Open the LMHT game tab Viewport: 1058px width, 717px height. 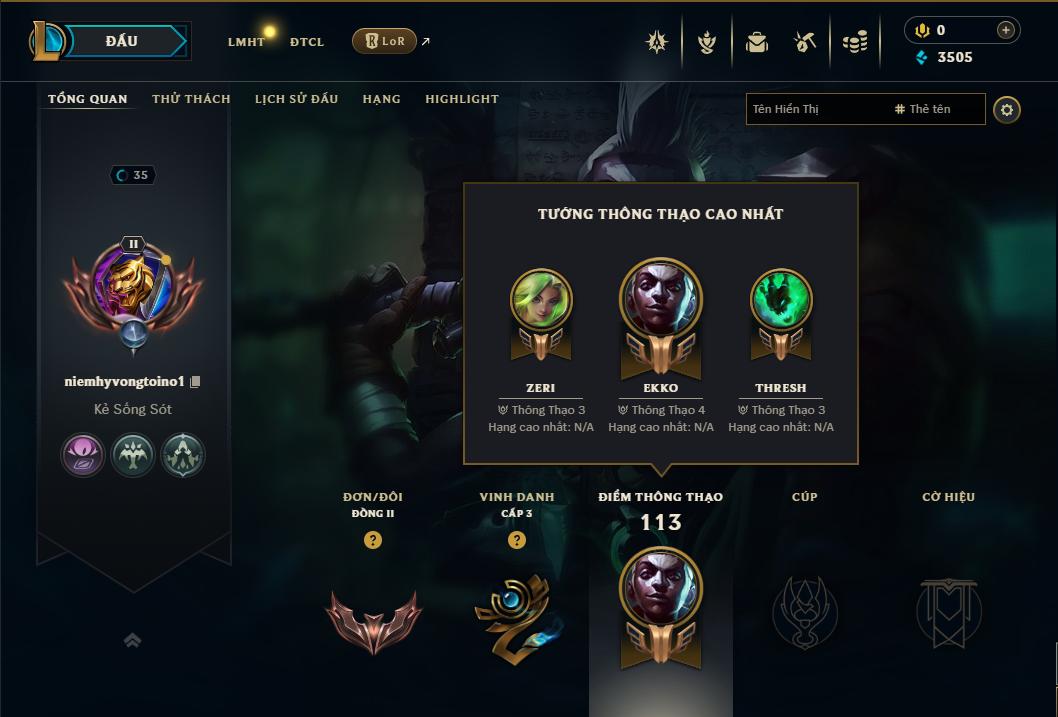click(x=246, y=42)
